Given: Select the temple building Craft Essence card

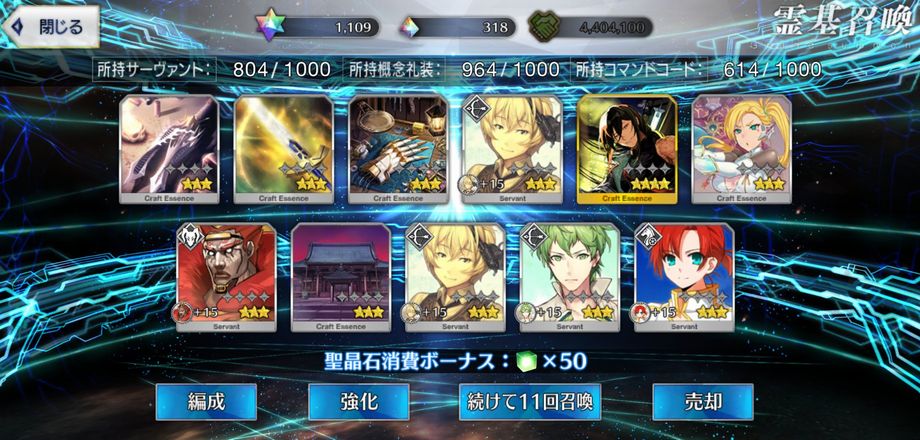Looking at the screenshot, I should pos(340,276).
